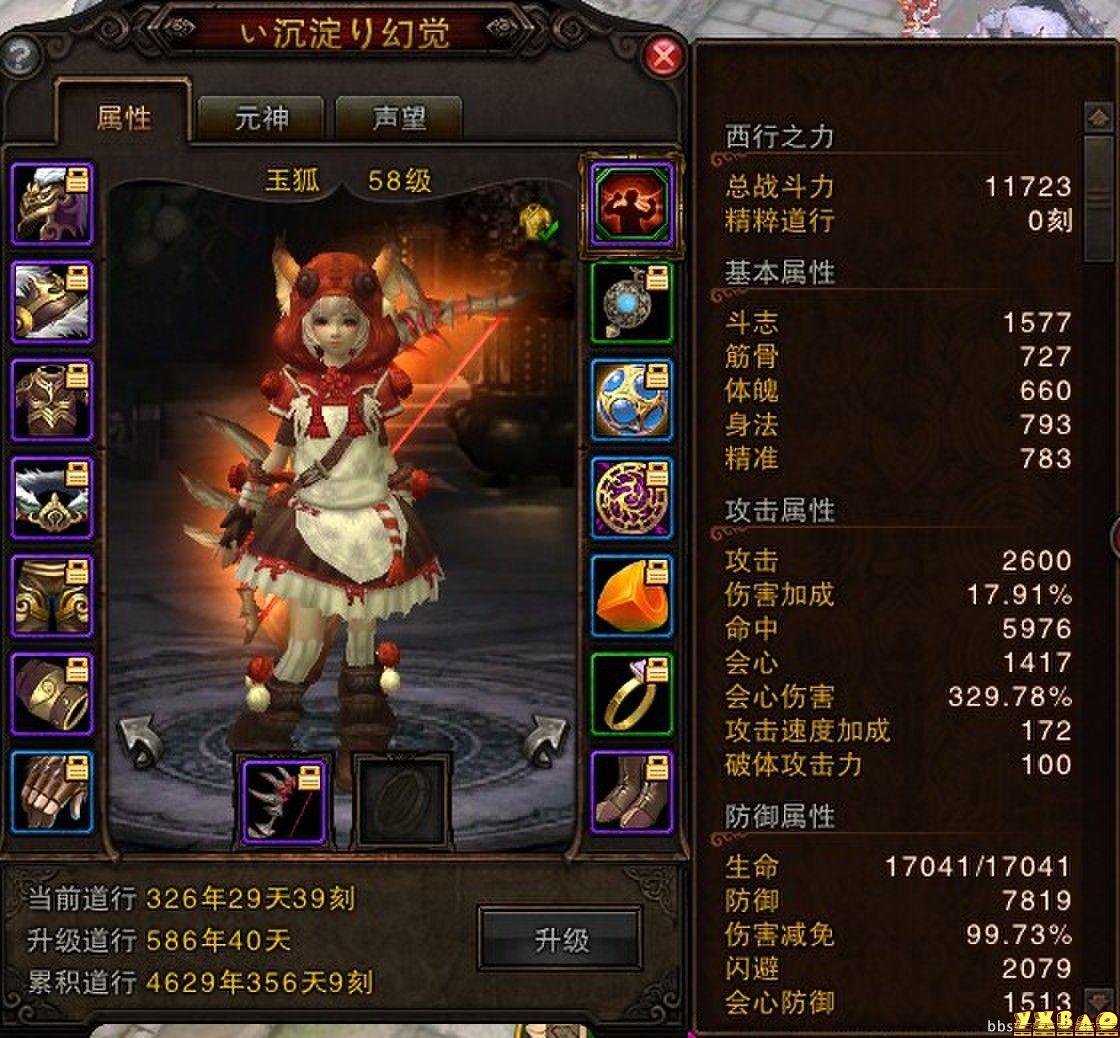Select the golden pants equipment slot
Image resolution: width=1120 pixels, height=1038 pixels.
52,596
